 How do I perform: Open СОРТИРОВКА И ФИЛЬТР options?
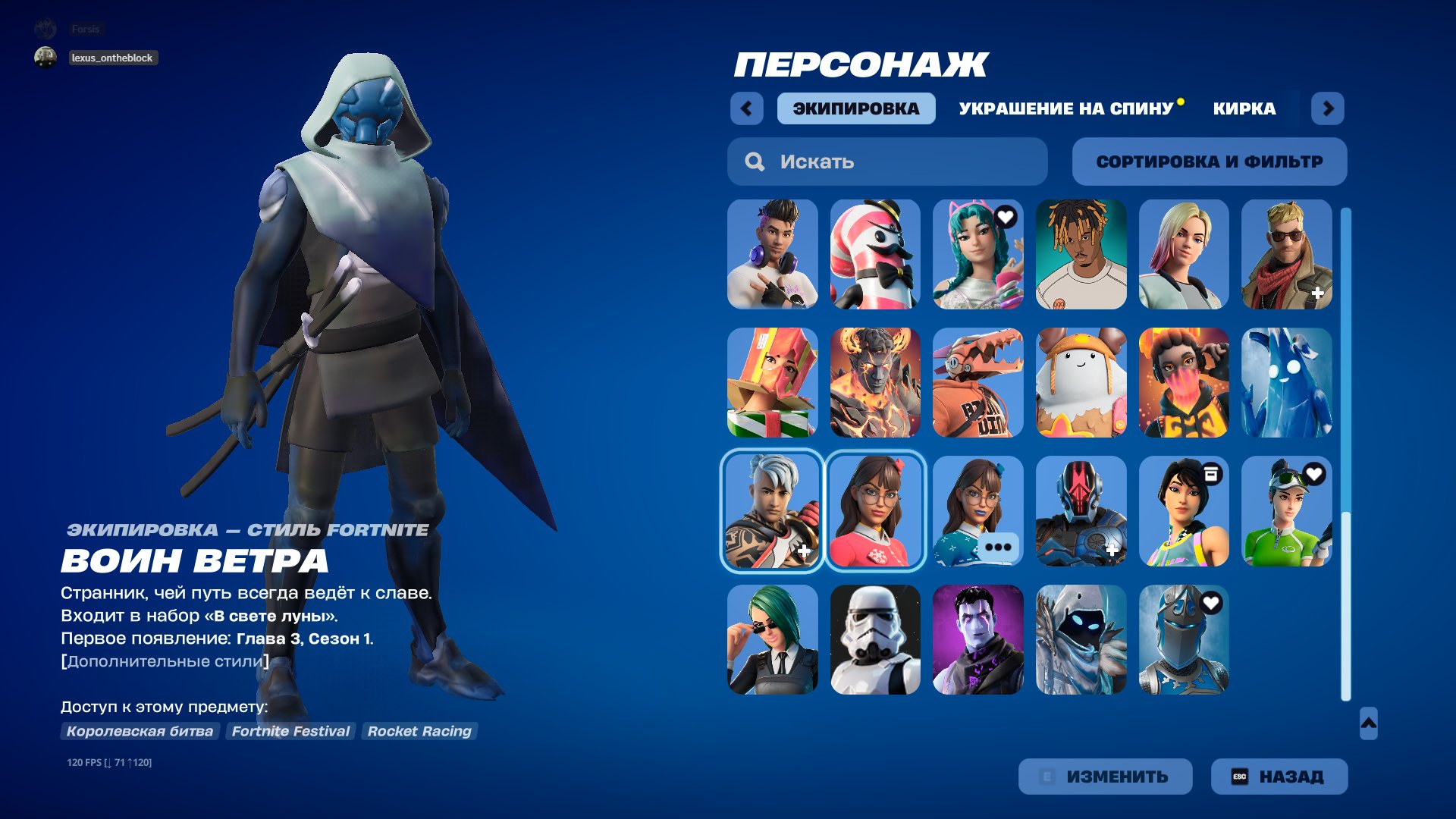(x=1209, y=161)
